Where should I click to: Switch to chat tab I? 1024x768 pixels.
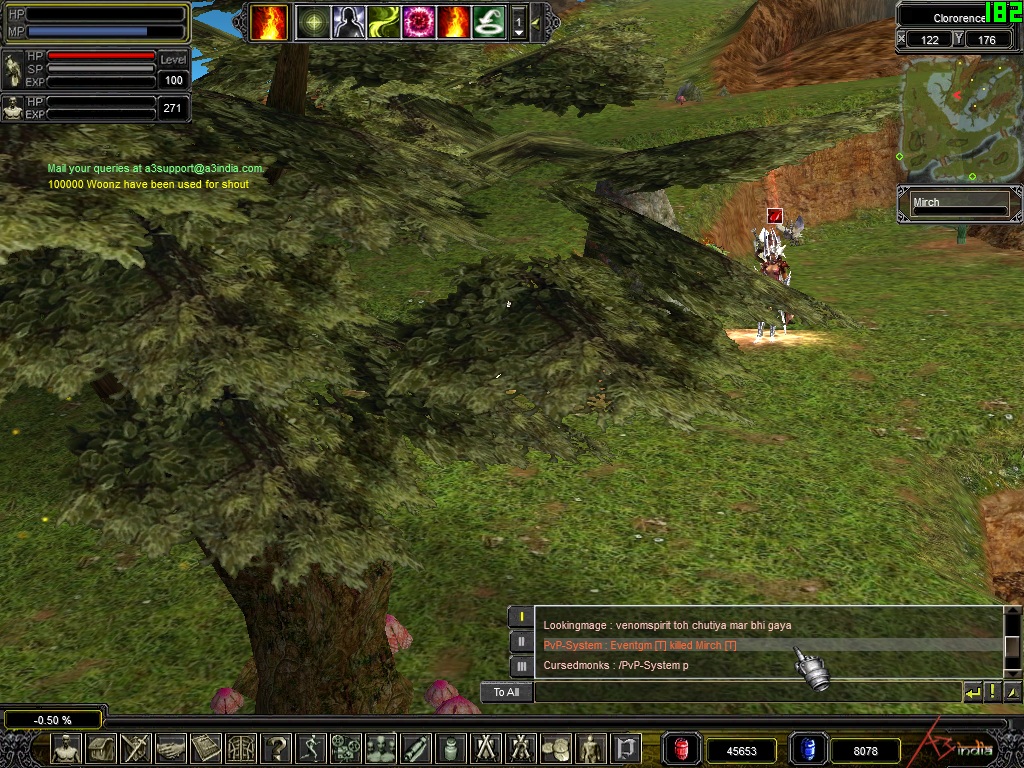(521, 617)
